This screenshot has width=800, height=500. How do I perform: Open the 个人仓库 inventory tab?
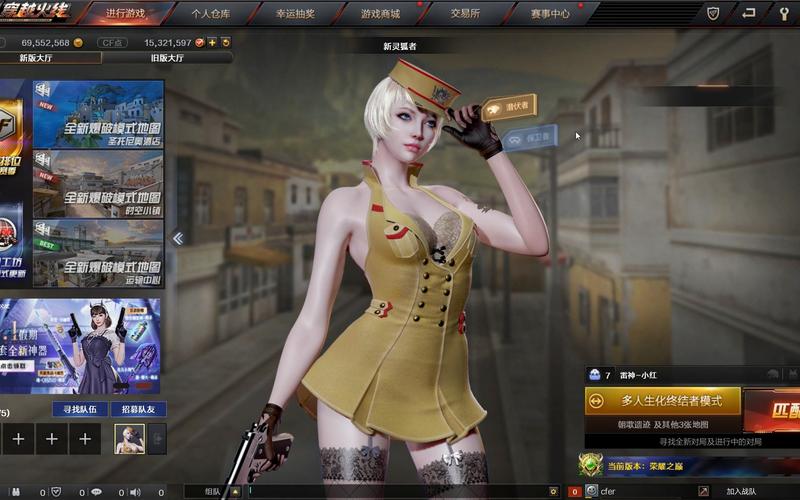point(210,14)
